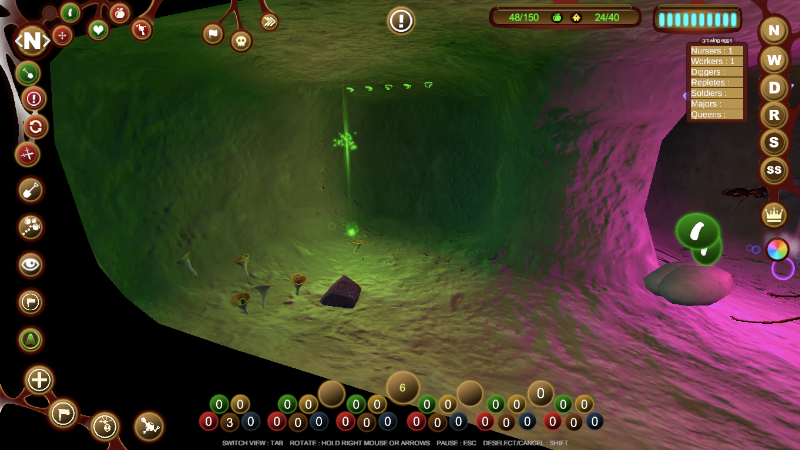Select the skull icon button
Screen dimensions: 800x450
[241, 40]
